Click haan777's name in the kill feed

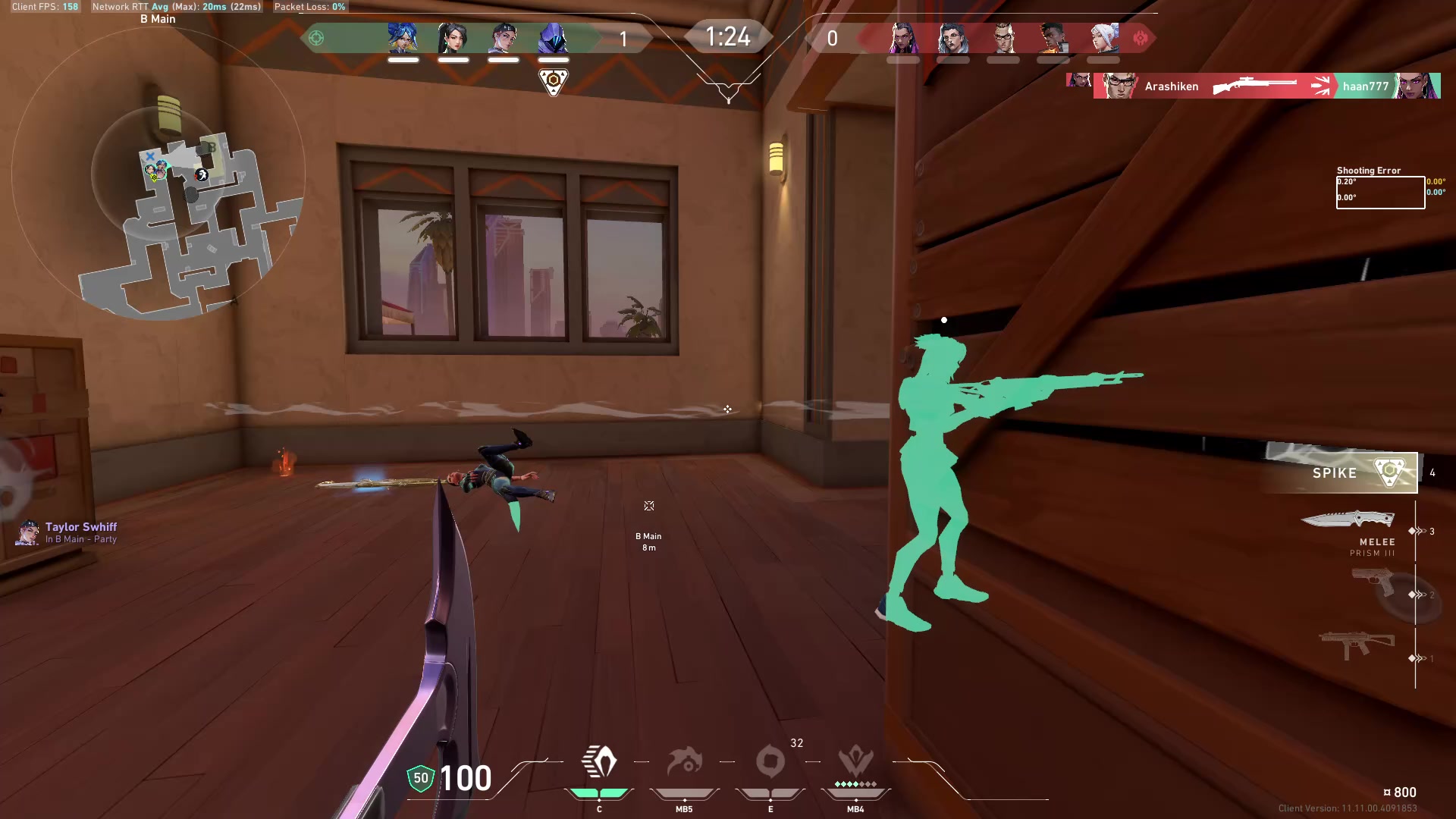(x=1365, y=86)
